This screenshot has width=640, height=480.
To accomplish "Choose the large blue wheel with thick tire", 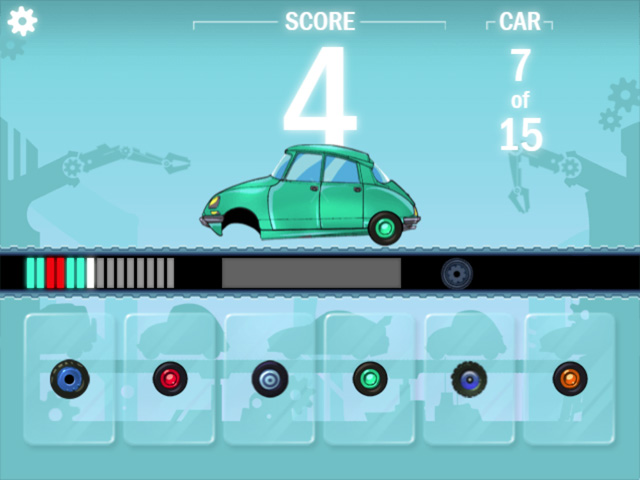I will (69, 378).
